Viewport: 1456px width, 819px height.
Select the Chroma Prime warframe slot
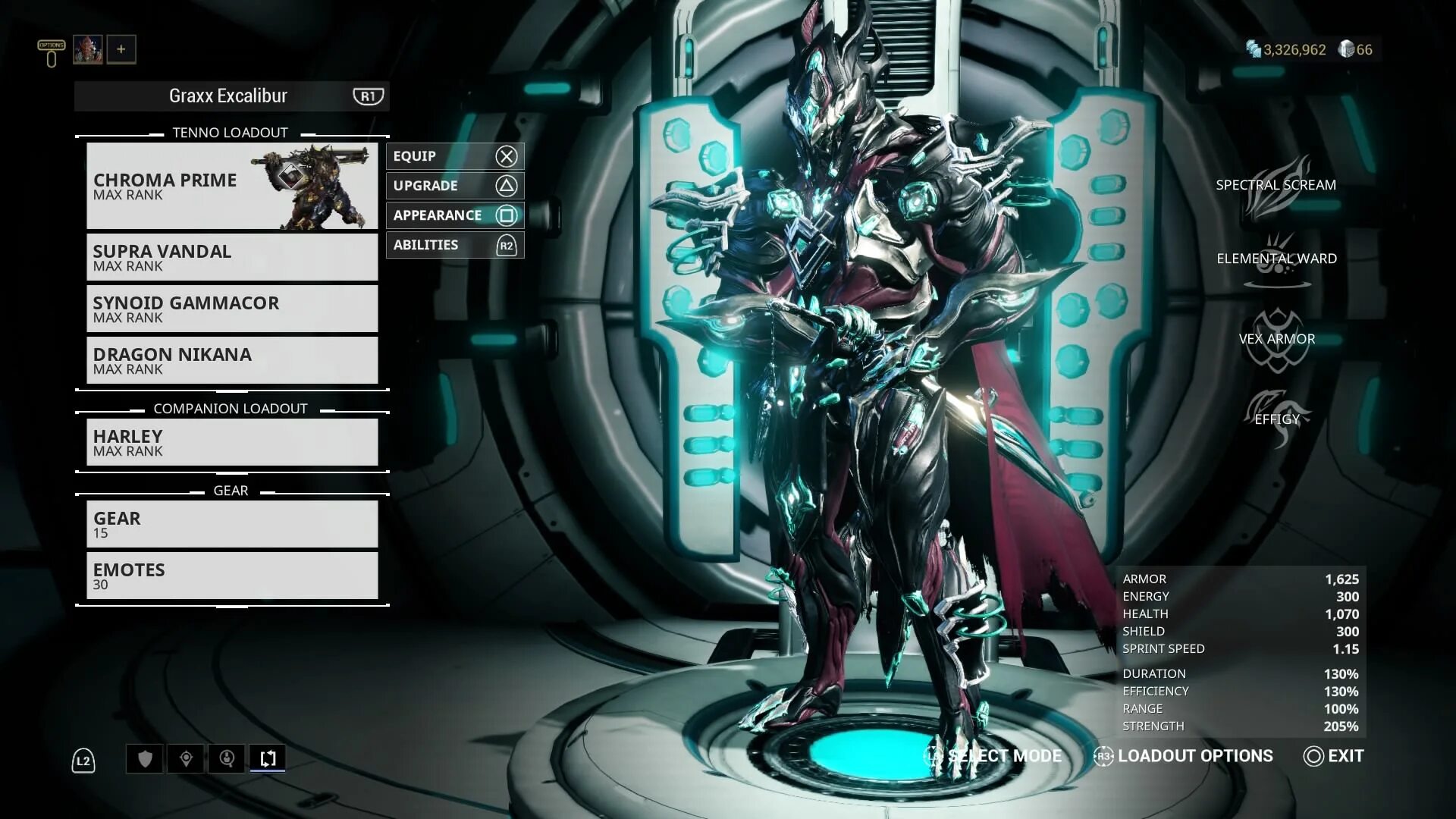[231, 186]
